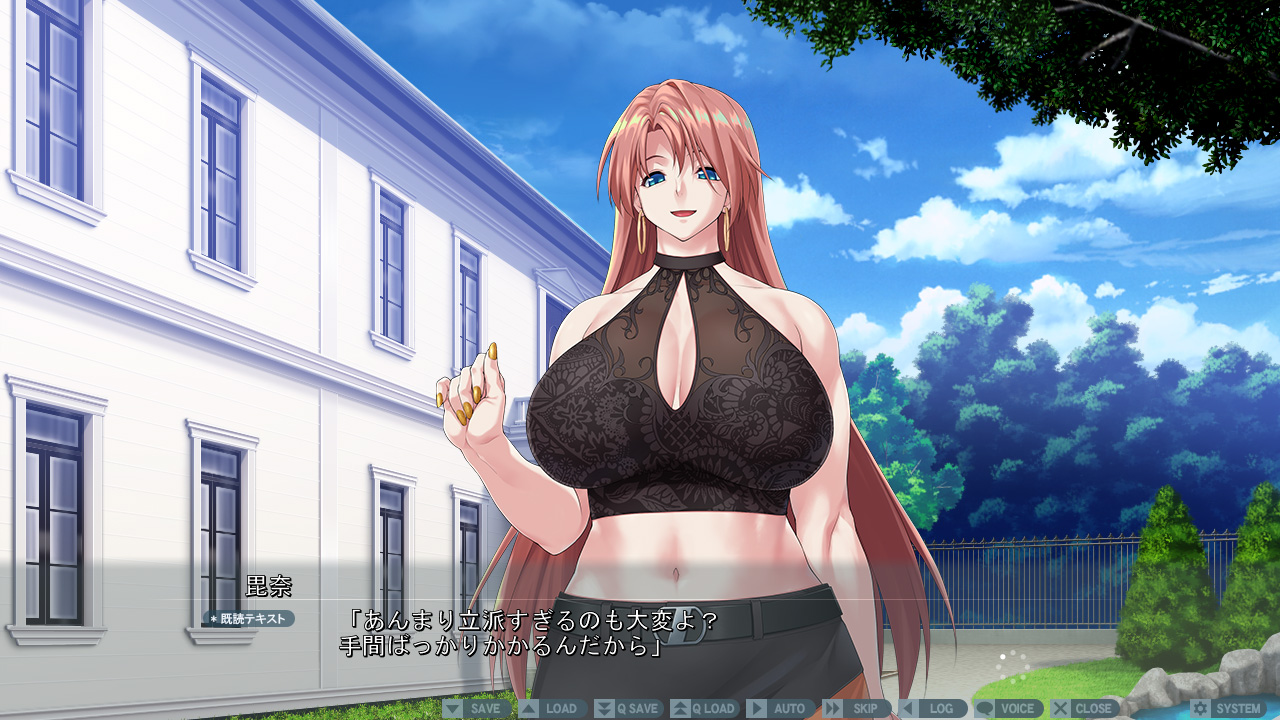Viewport: 1280px width, 720px height.
Task: Quick save with Q SAVE
Action: (628, 708)
